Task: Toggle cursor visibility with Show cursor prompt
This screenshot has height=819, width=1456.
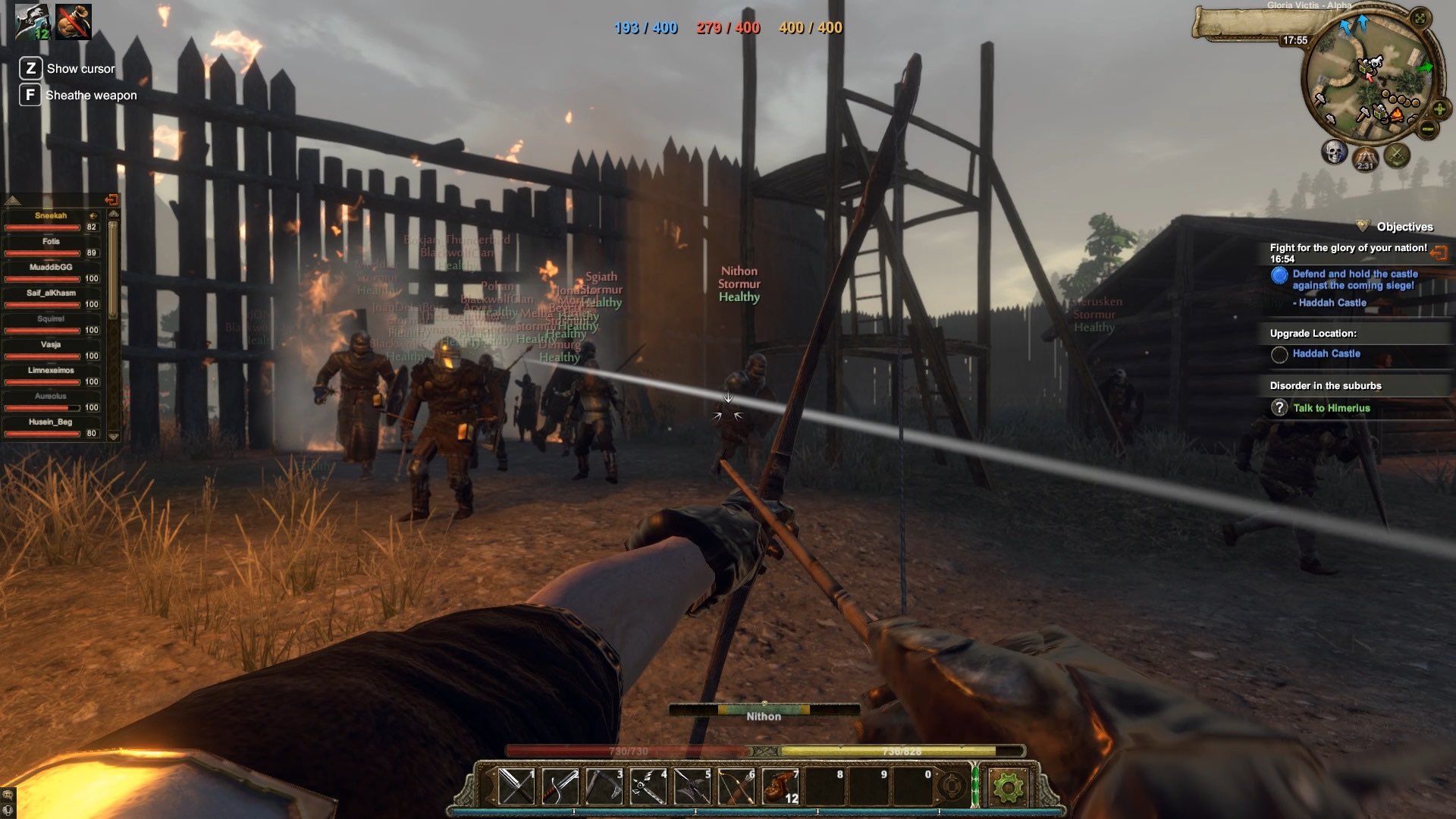Action: point(30,69)
